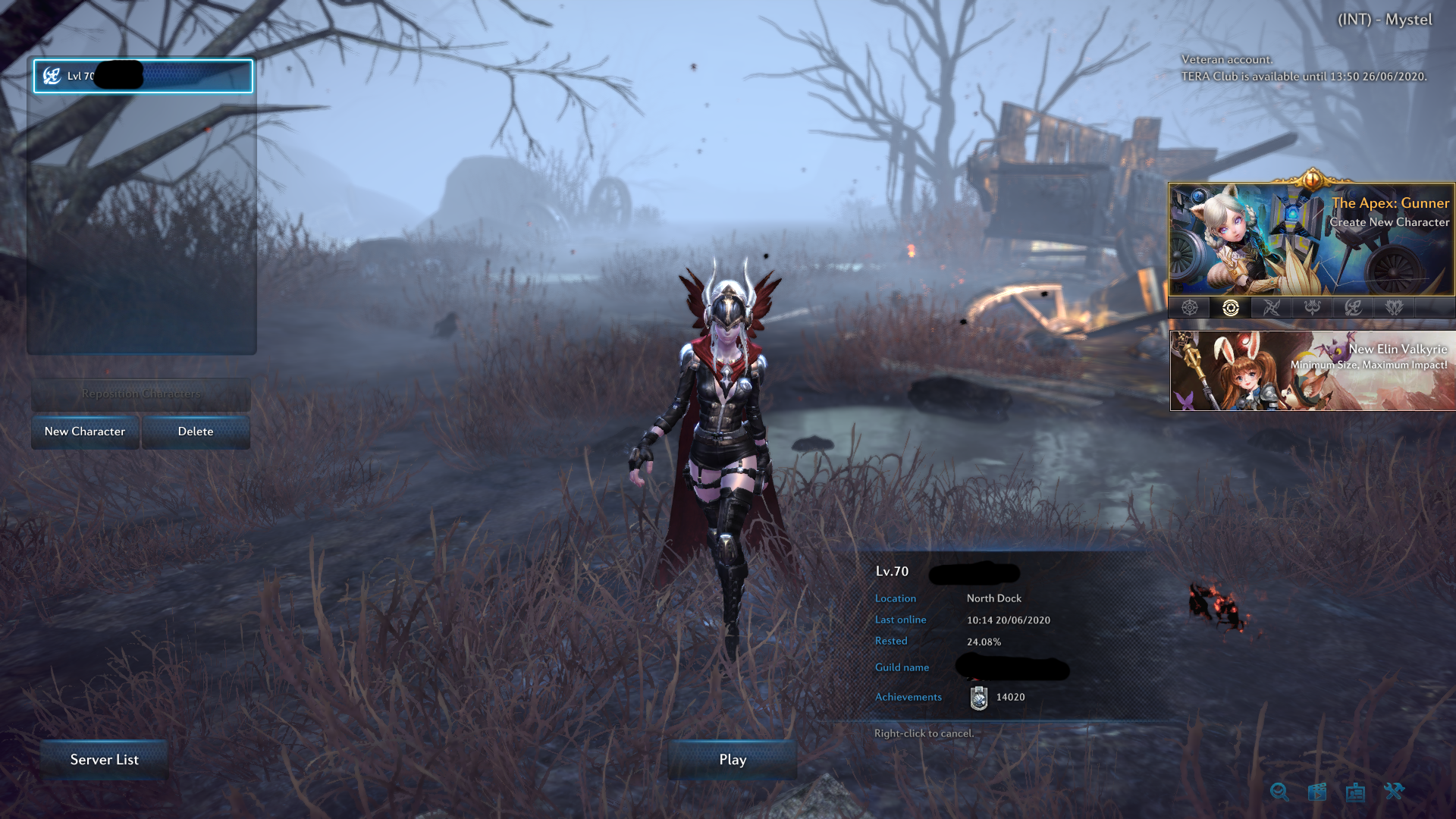Click the wrench and hammer settings icon
This screenshot has width=1456, height=819.
click(1393, 791)
